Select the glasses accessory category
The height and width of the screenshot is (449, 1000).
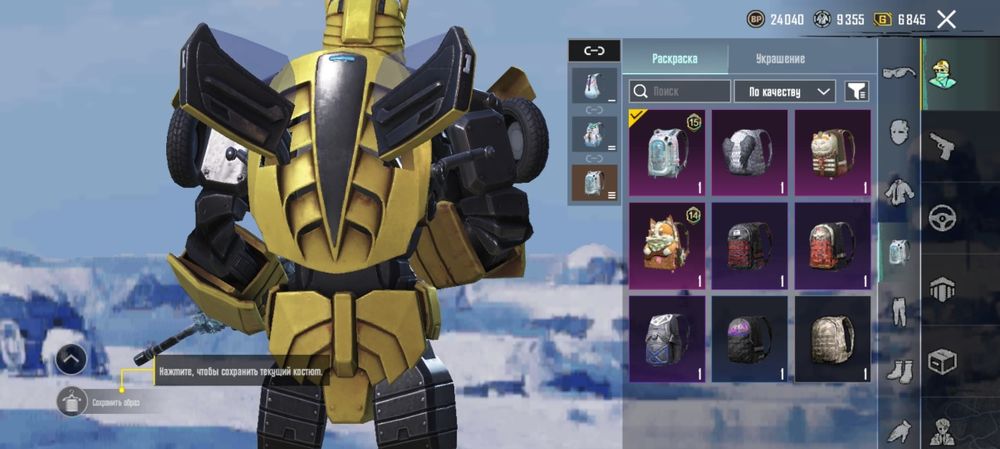[898, 74]
